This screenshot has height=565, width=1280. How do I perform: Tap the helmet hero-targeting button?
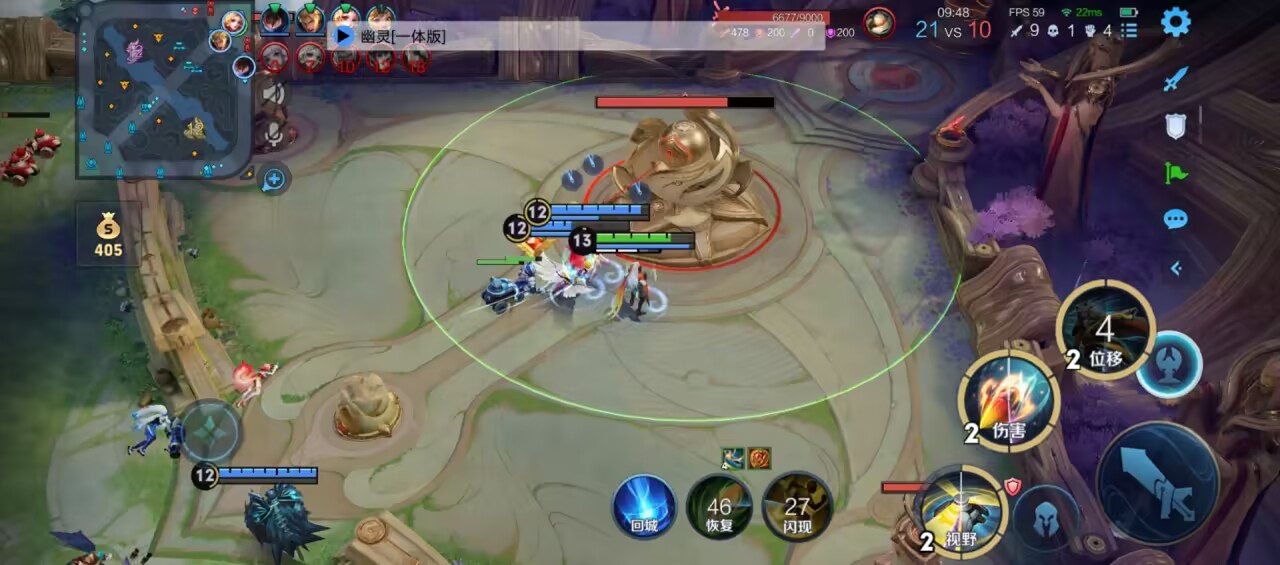click(1045, 517)
